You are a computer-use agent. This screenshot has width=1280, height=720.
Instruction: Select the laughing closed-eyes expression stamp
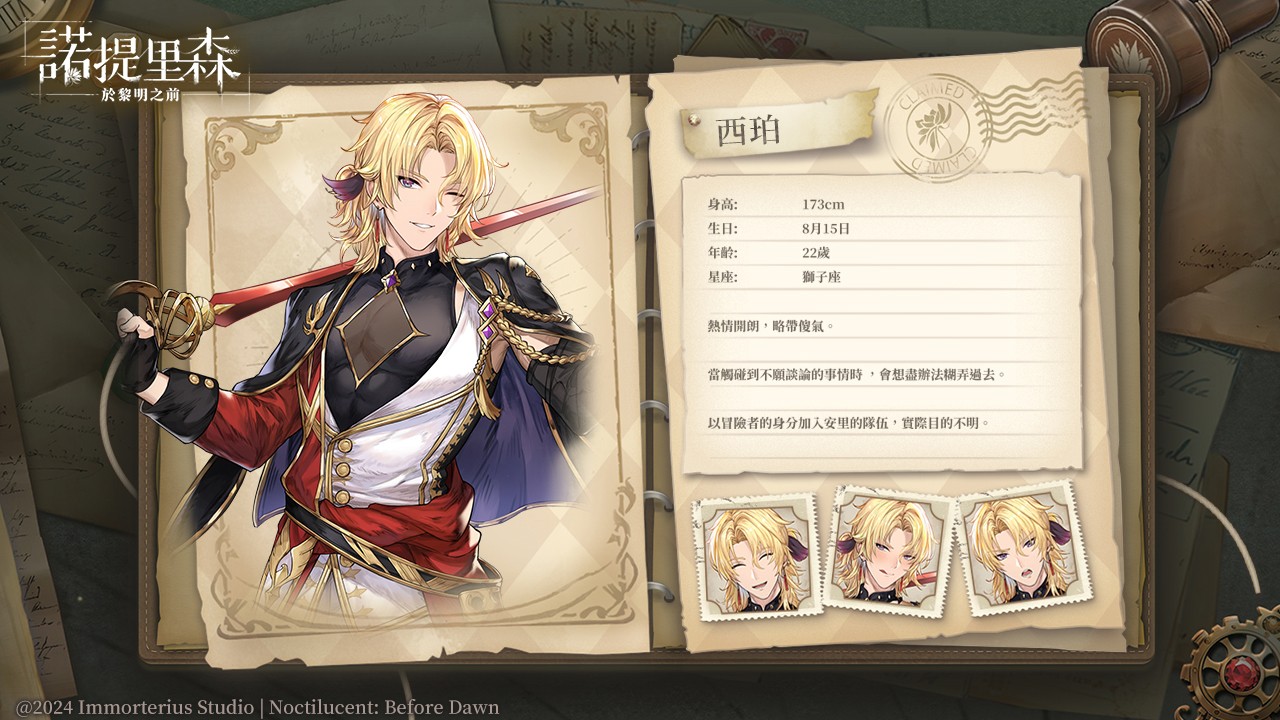(x=755, y=556)
